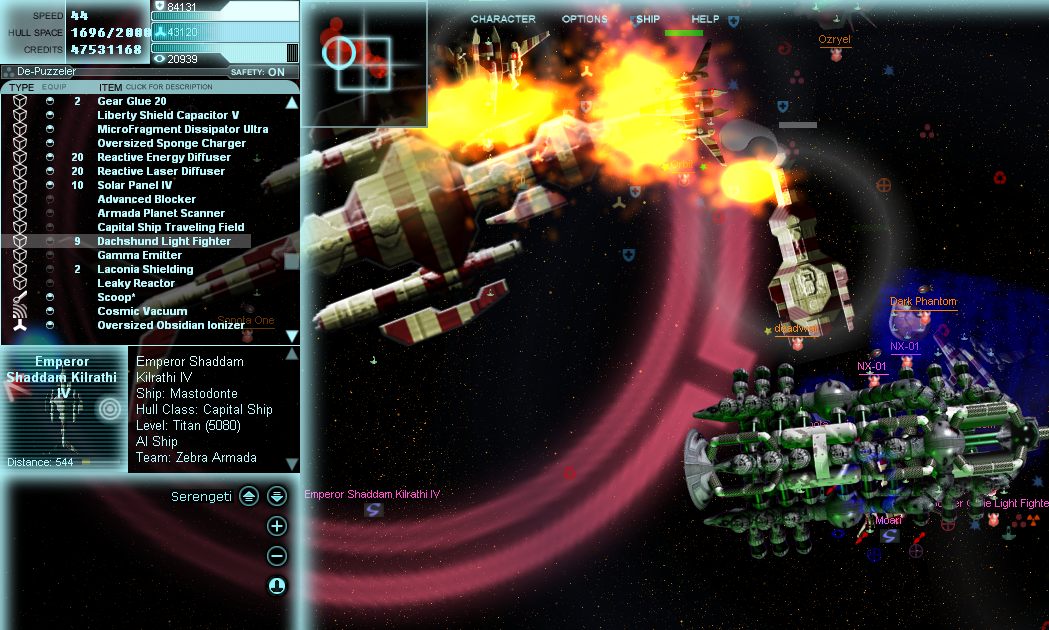Open the HELP menu

(x=705, y=19)
